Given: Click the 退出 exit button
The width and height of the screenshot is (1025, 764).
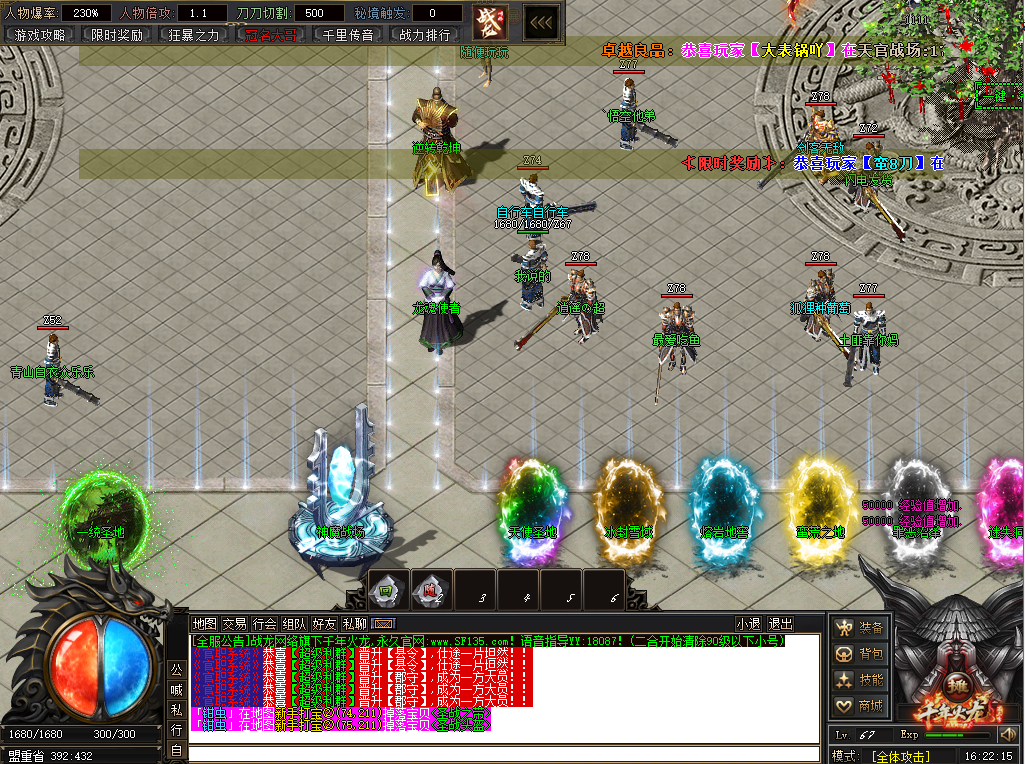Looking at the screenshot, I should (x=780, y=624).
